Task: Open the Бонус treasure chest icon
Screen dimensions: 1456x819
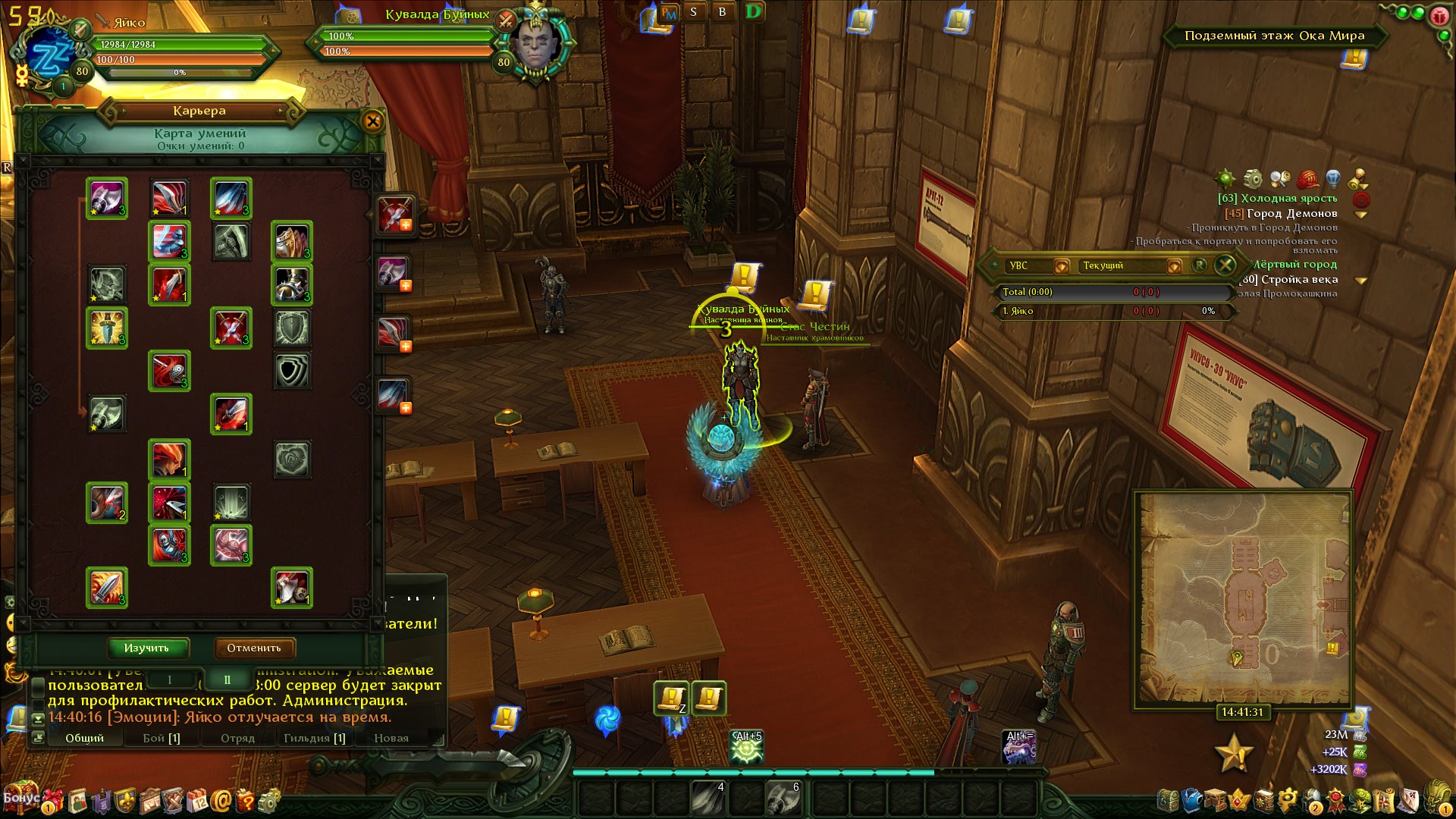Action: coord(21,798)
